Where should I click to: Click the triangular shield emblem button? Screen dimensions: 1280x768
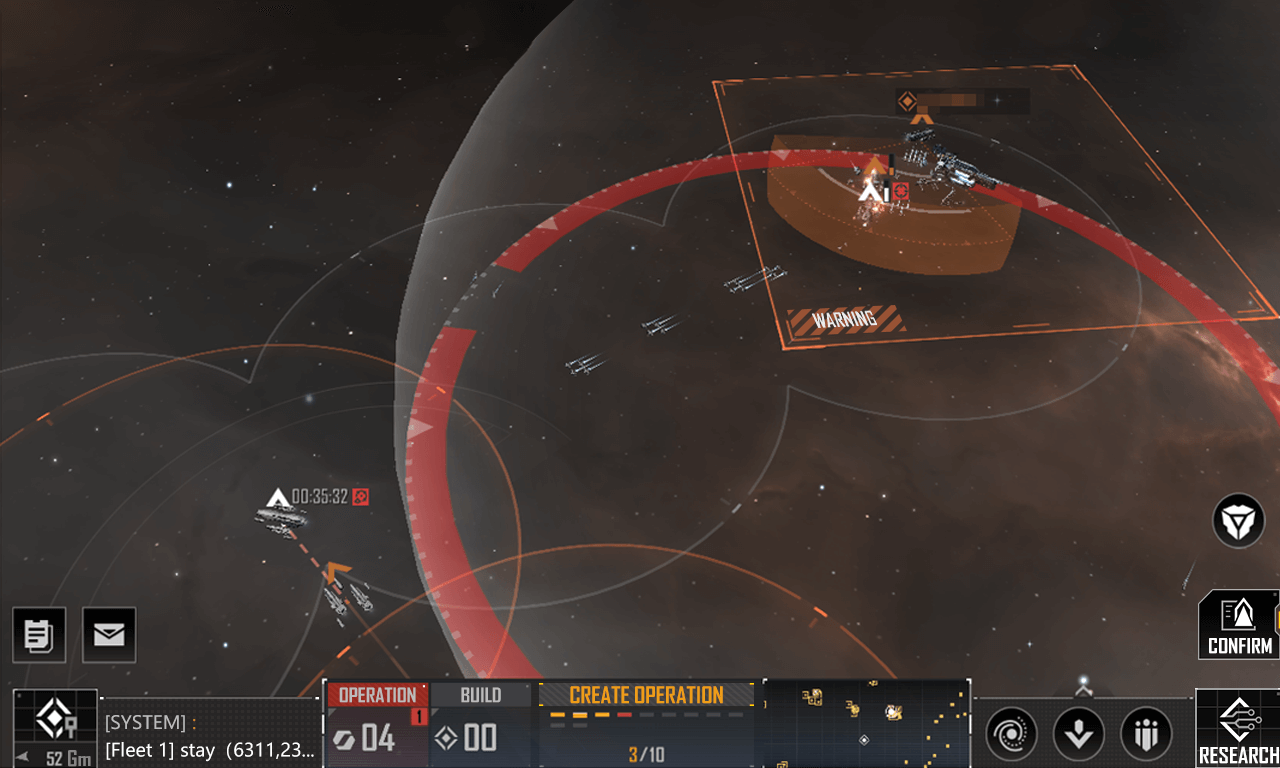(1239, 521)
